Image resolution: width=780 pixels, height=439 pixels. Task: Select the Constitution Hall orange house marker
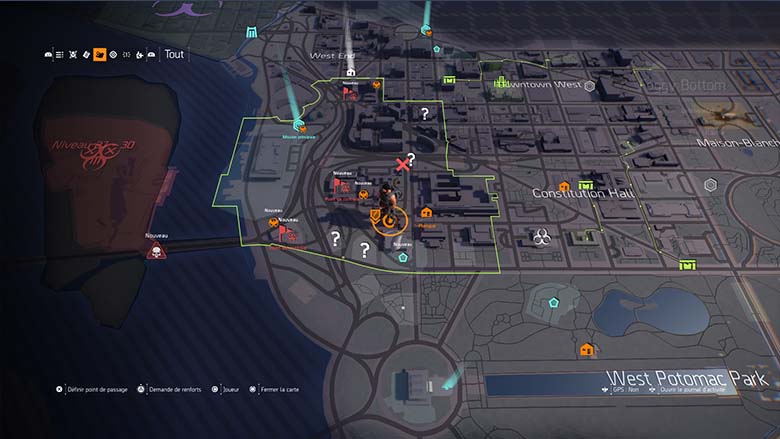click(x=565, y=186)
